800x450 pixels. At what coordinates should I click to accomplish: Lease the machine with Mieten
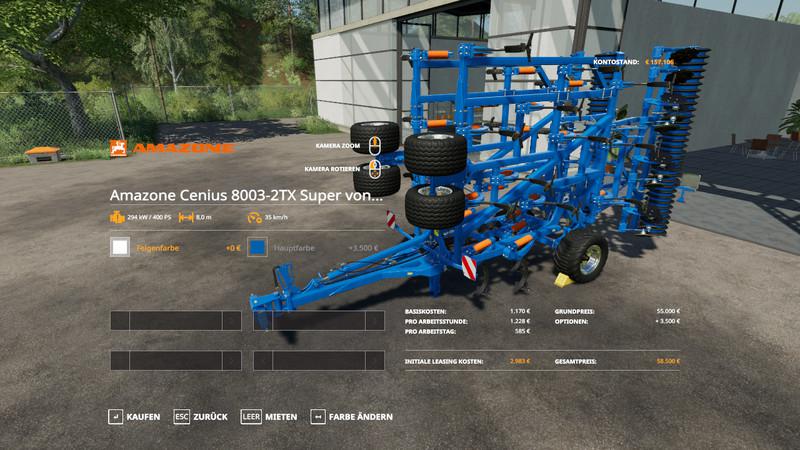[x=269, y=416]
